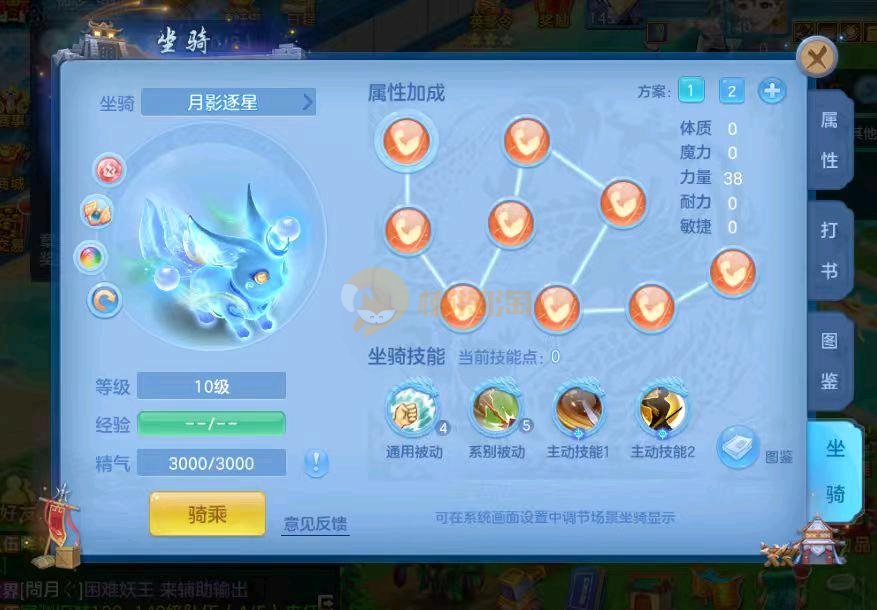Open the skill 图鉴 book button
Viewport: 877px width, 610px height.
738,447
